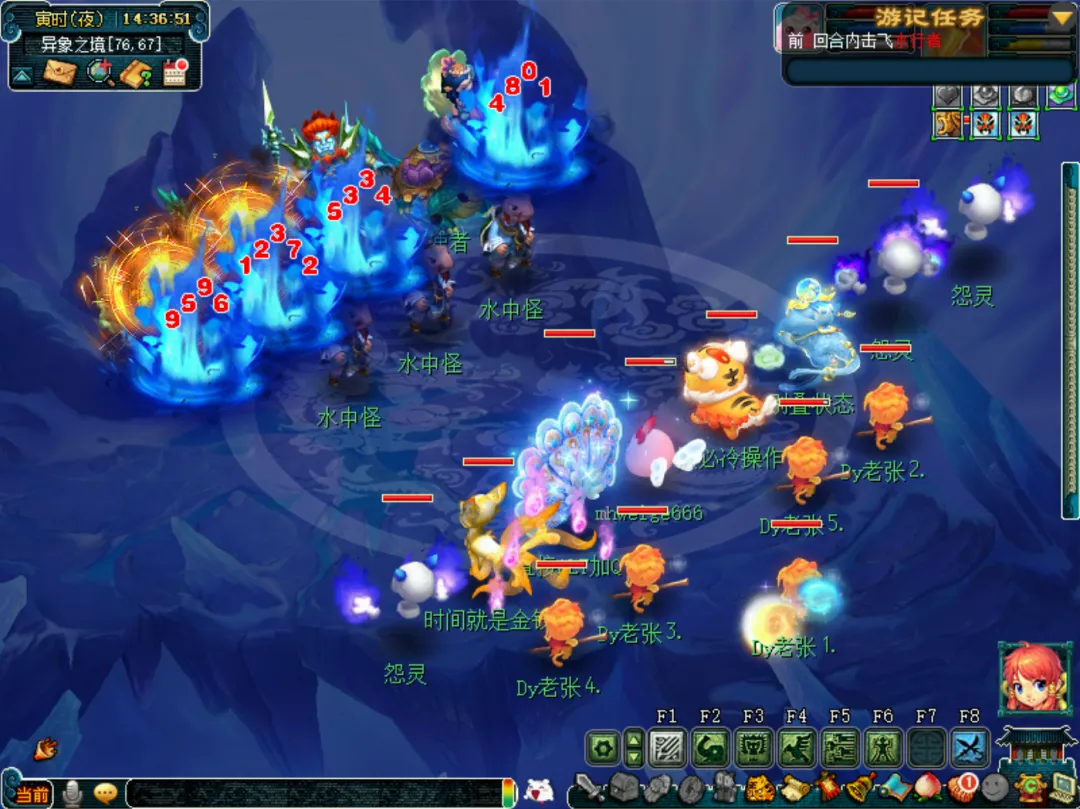Collapse the top-left info panel arrow
1080x809 pixels.
click(x=23, y=74)
